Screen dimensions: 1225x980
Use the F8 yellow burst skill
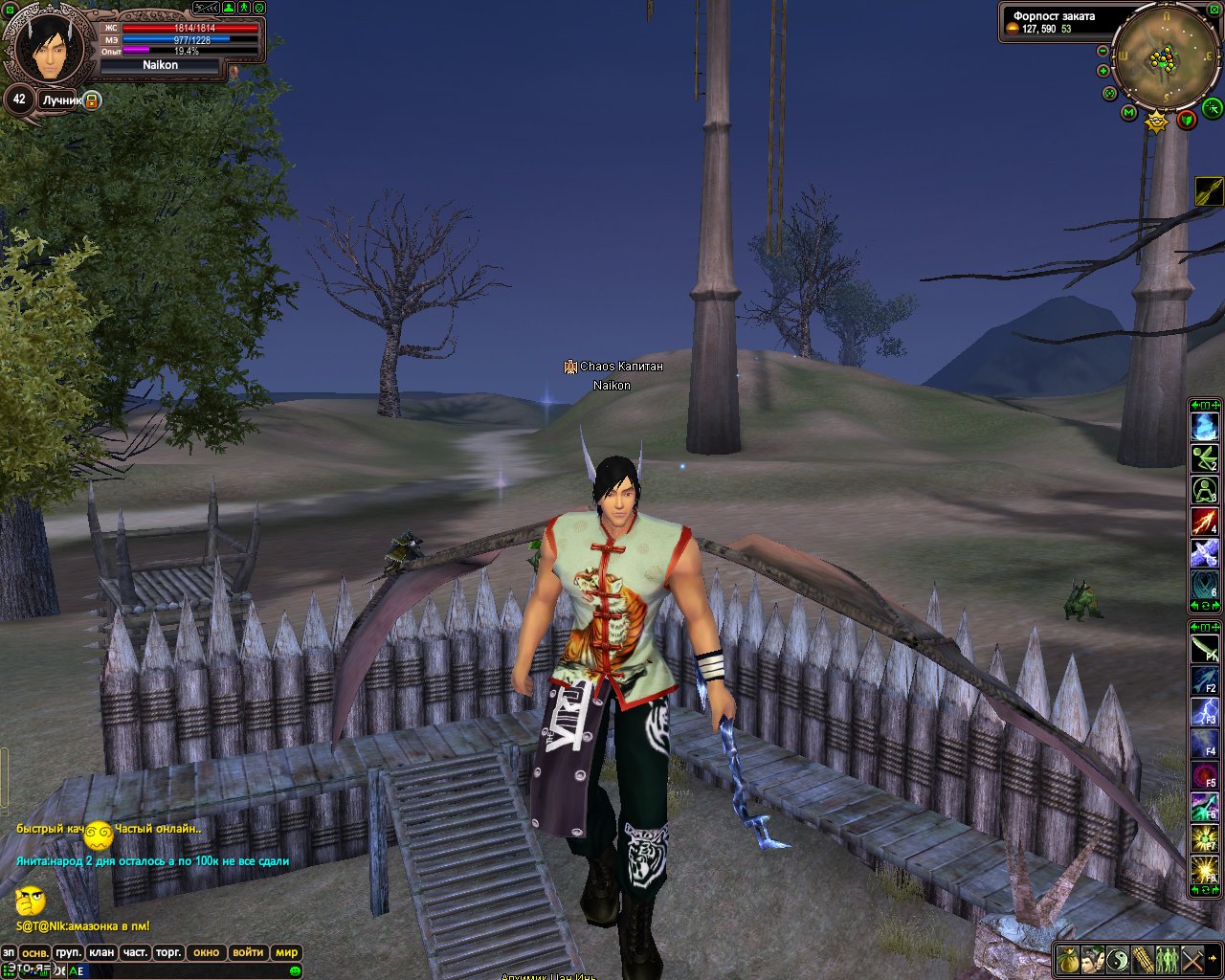point(1204,871)
